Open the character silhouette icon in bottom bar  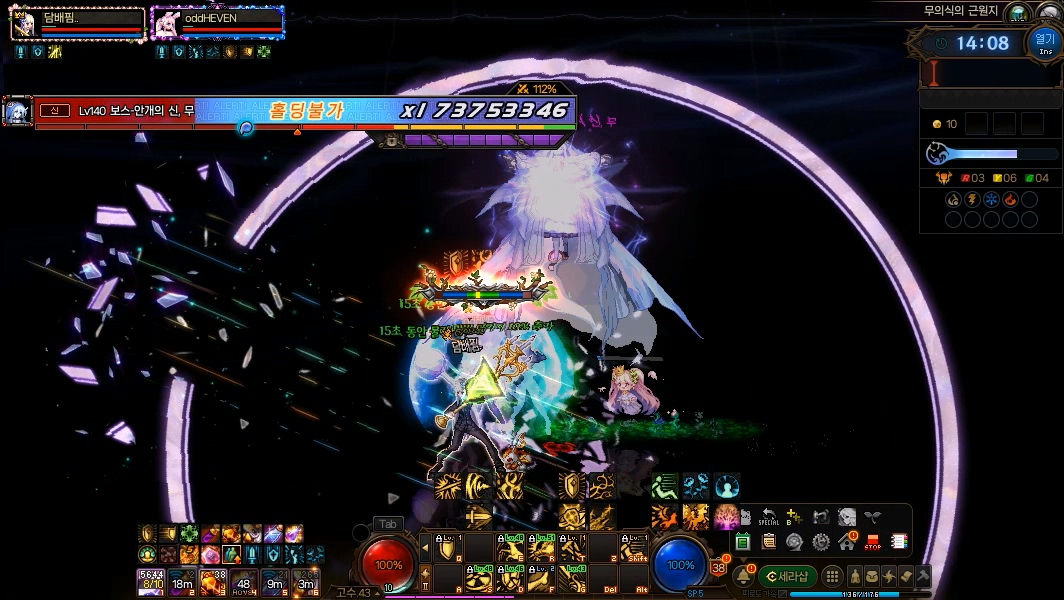[x=856, y=576]
